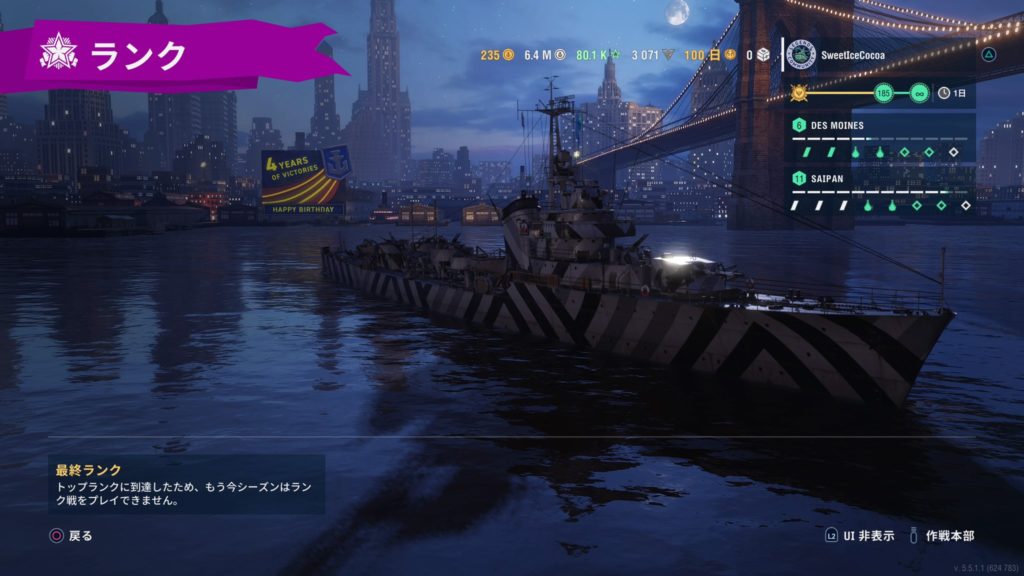Select the Saipan ship panel
The image size is (1024, 576).
(880, 191)
